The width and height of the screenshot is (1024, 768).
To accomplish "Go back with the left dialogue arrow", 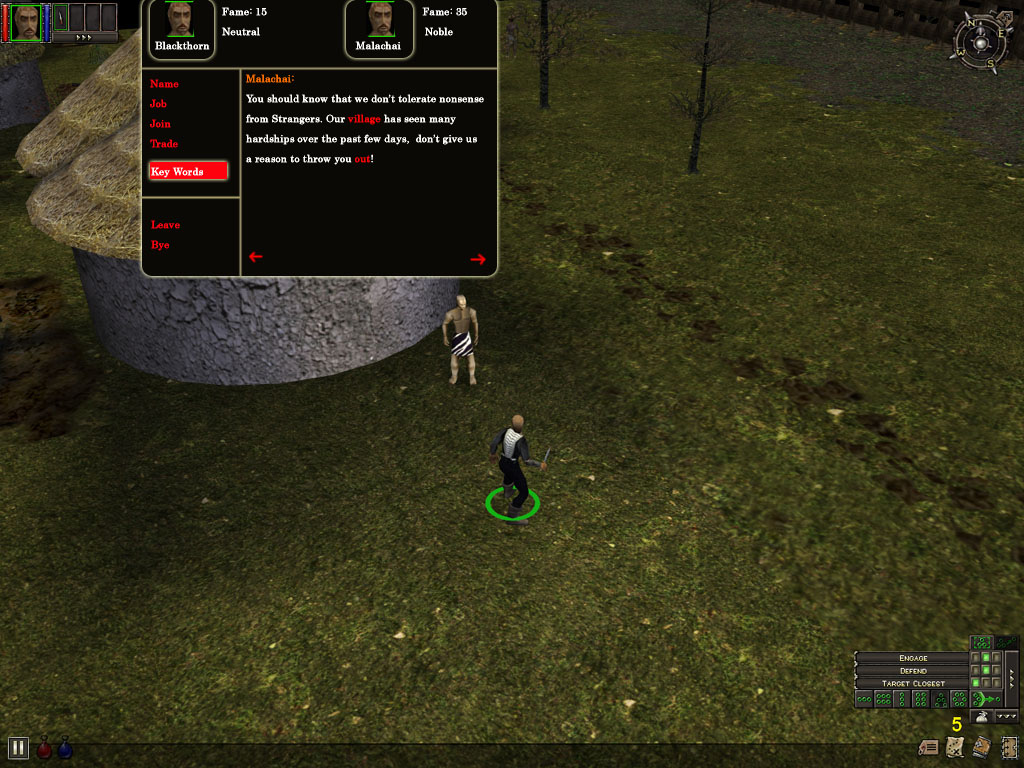I will tap(255, 257).
